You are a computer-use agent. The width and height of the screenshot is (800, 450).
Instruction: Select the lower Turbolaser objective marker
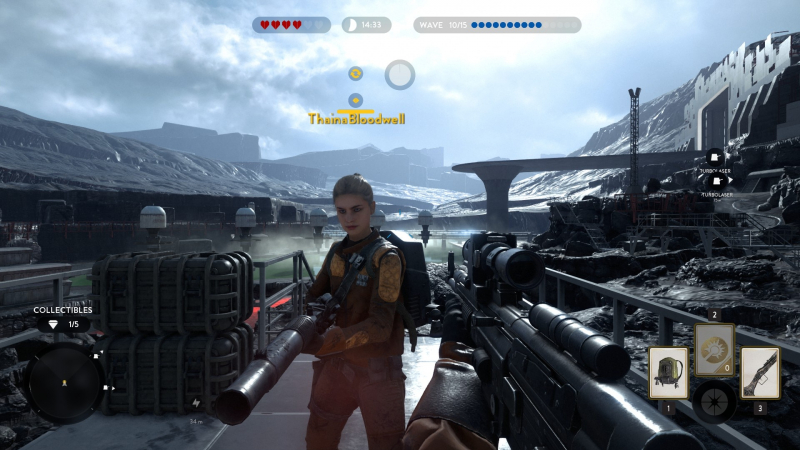point(716,181)
